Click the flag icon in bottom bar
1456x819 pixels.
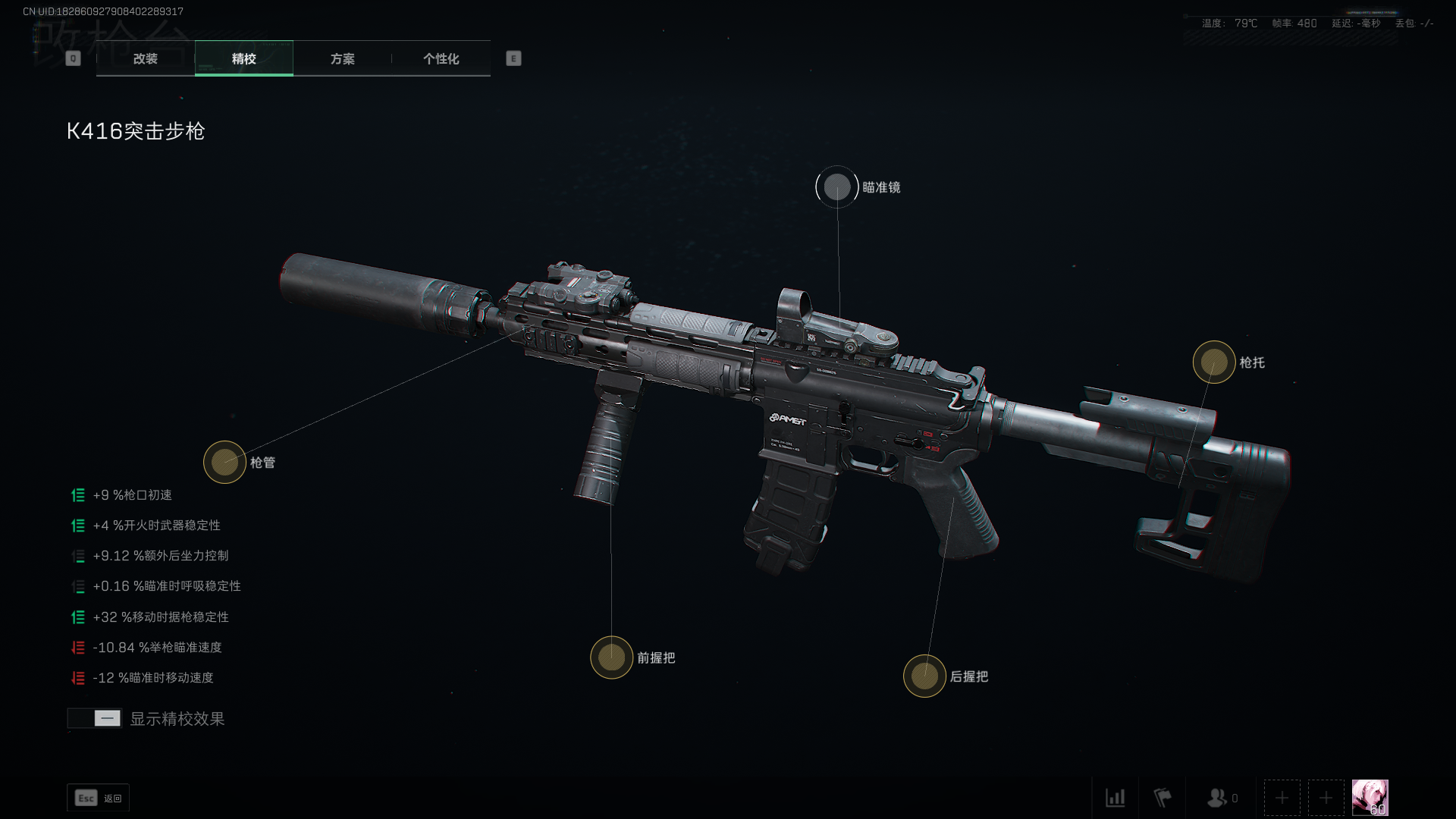[x=1162, y=798]
